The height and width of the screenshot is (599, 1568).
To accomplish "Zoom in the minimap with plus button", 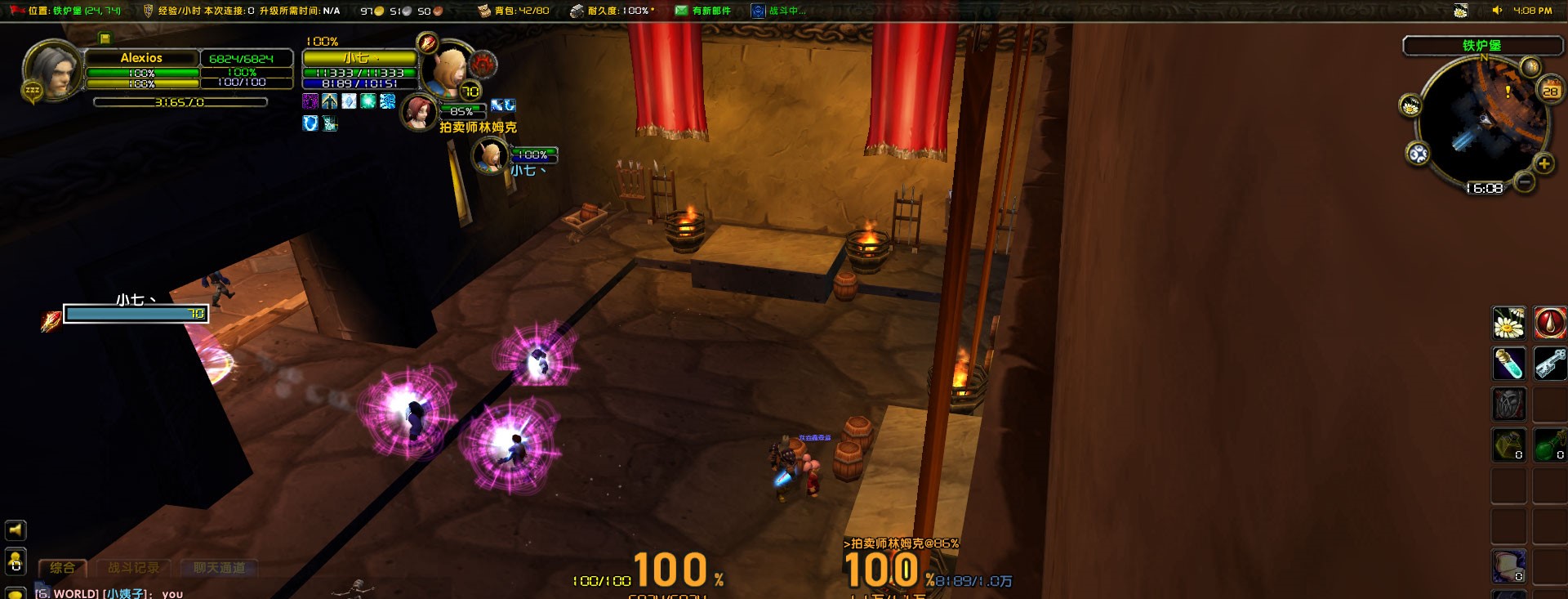I will (x=1543, y=164).
